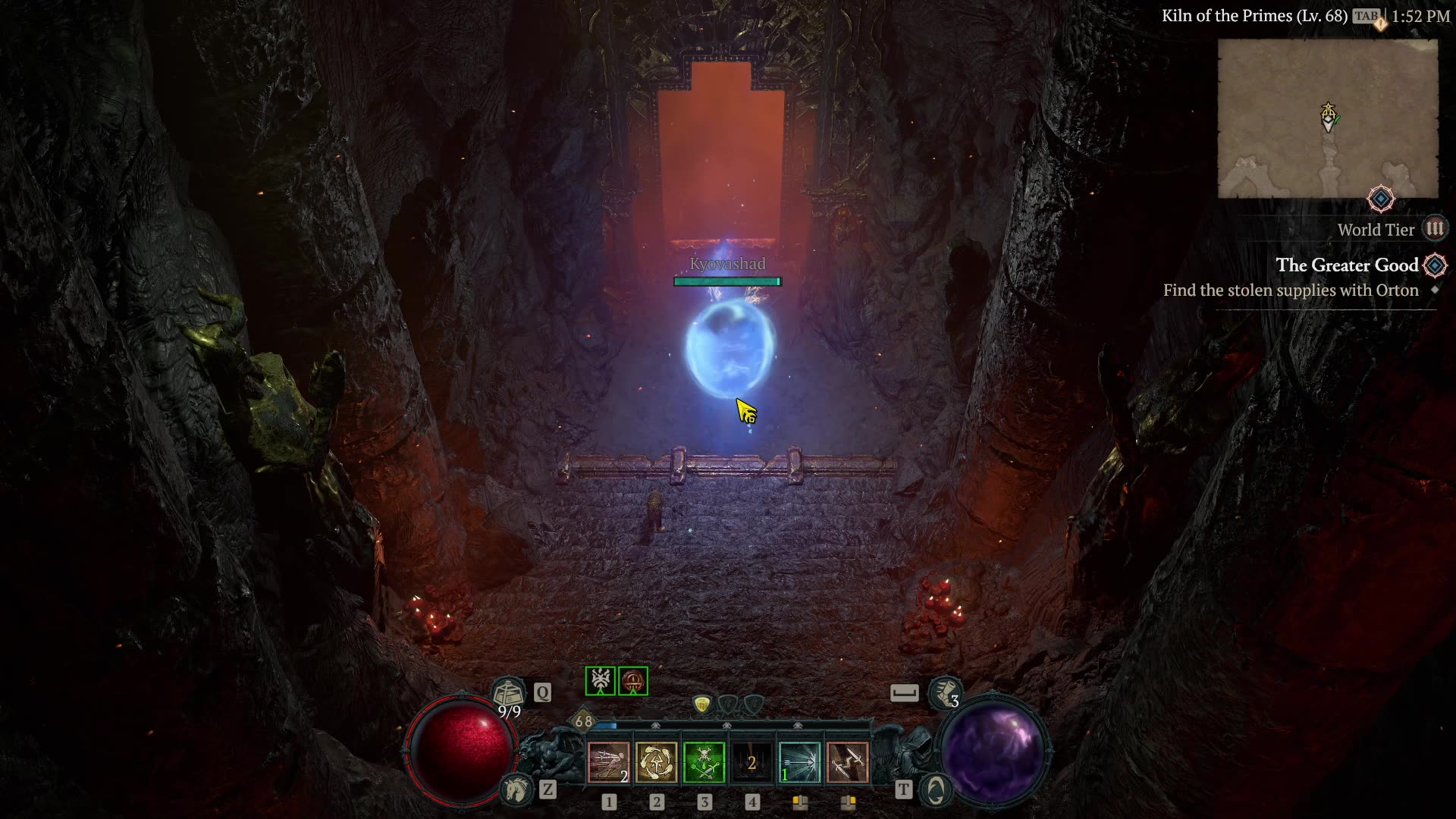Viewport: 1456px width, 819px height.
Task: Activate the arrow barrage skill with green charge
Action: pyautogui.click(x=801, y=762)
